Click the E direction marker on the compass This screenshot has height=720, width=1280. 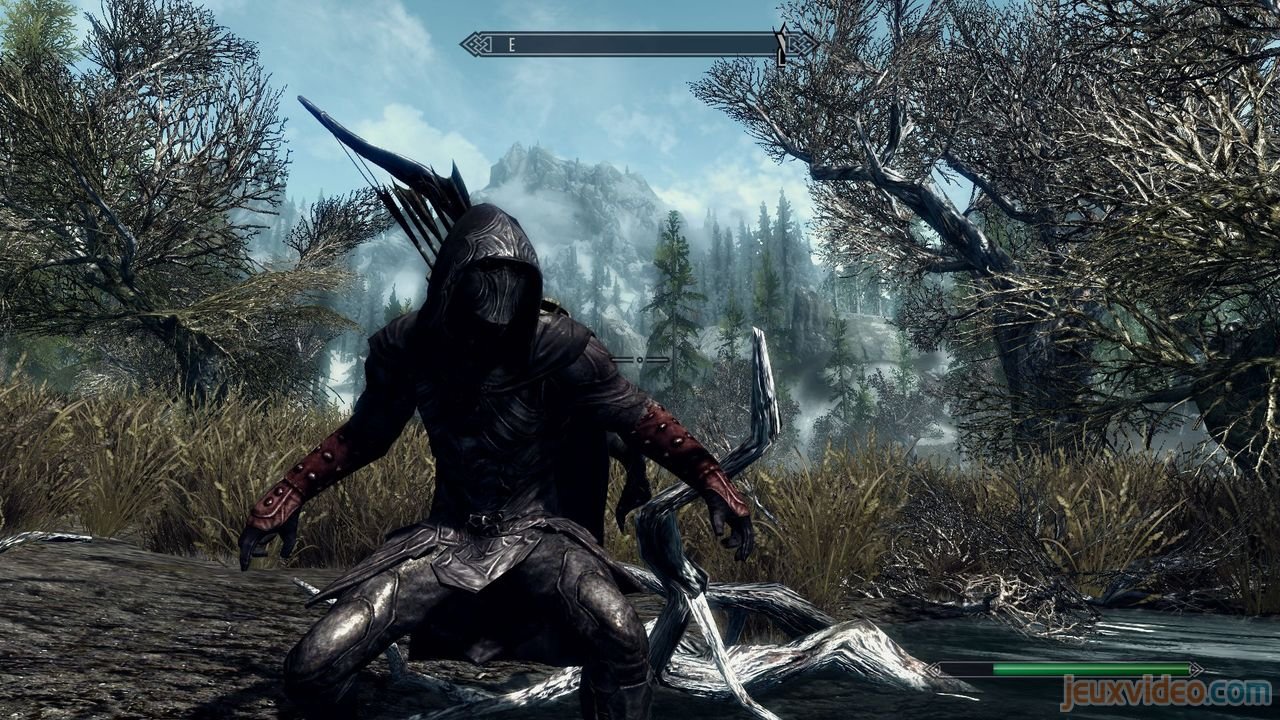click(510, 44)
